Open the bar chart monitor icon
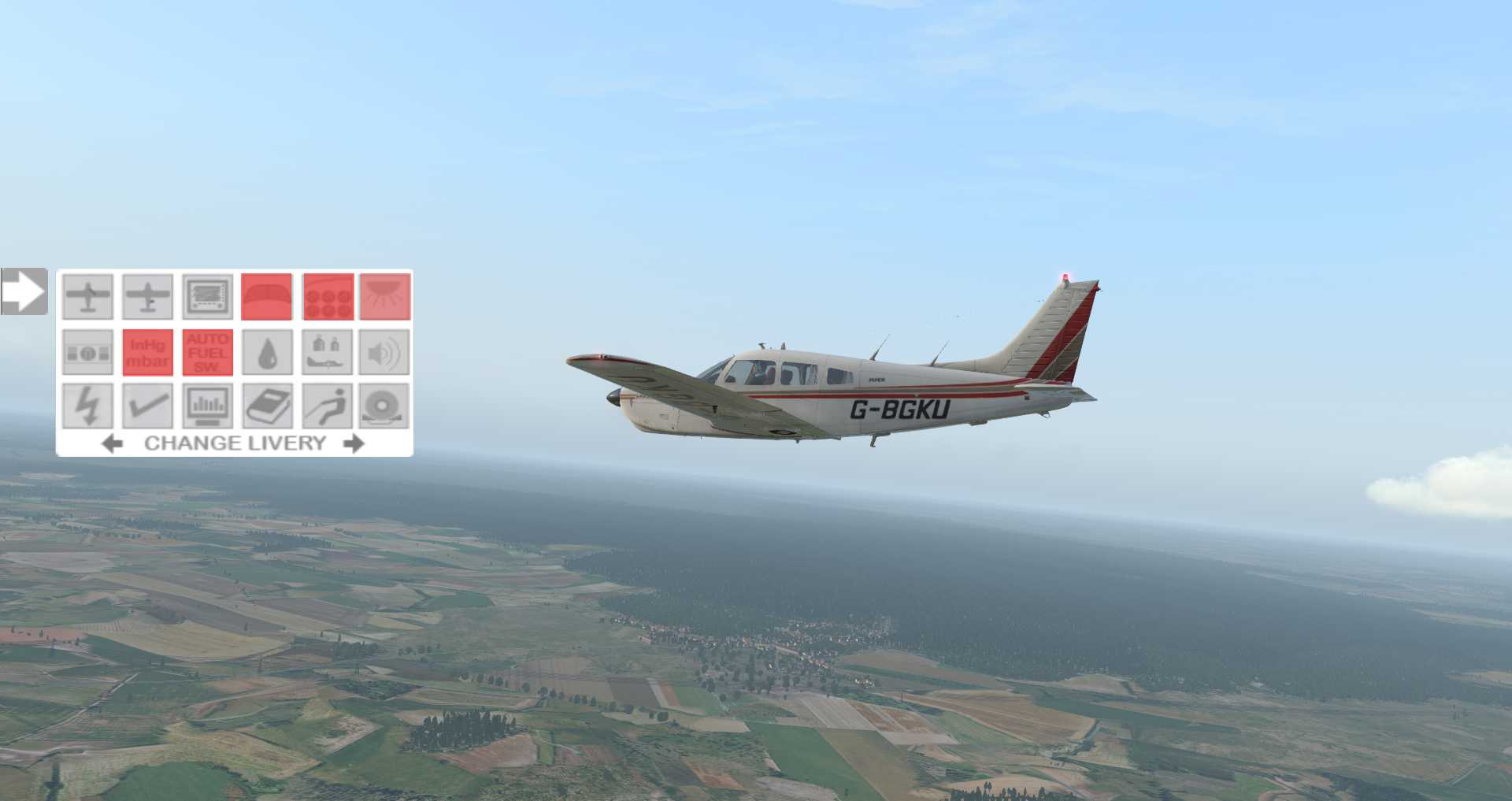1512x801 pixels. click(x=208, y=406)
